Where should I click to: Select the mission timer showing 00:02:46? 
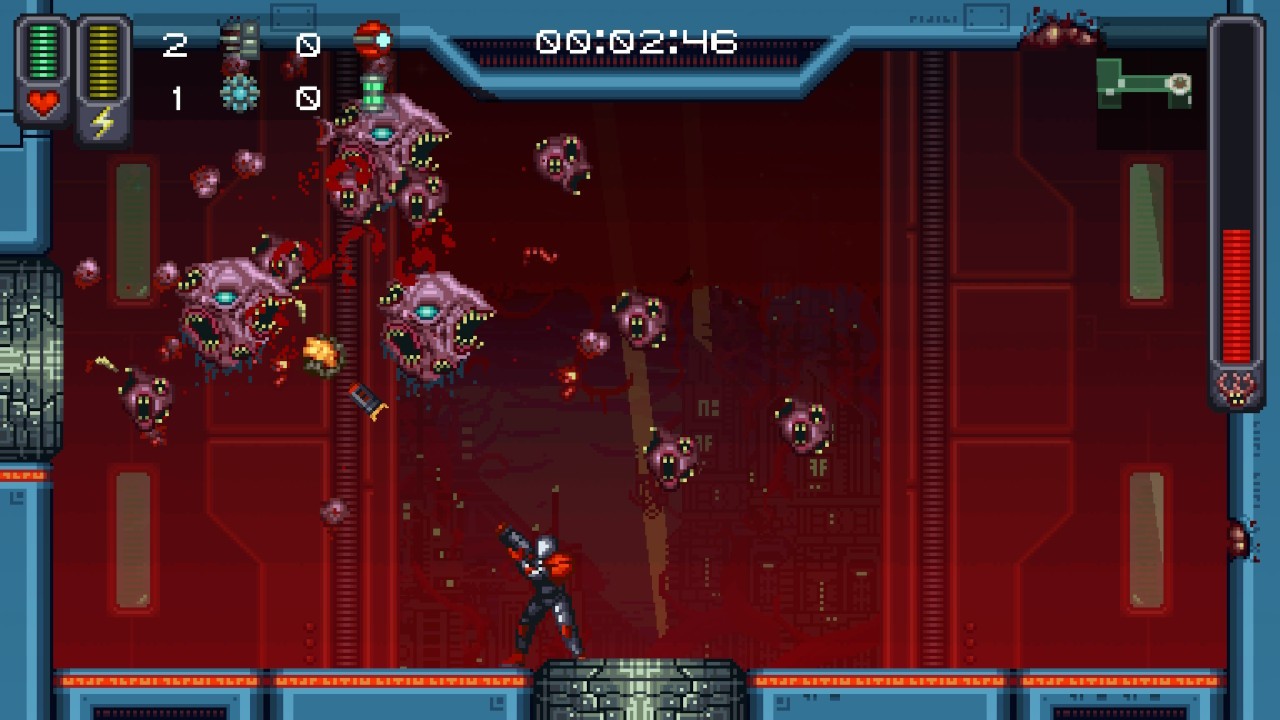[x=637, y=42]
